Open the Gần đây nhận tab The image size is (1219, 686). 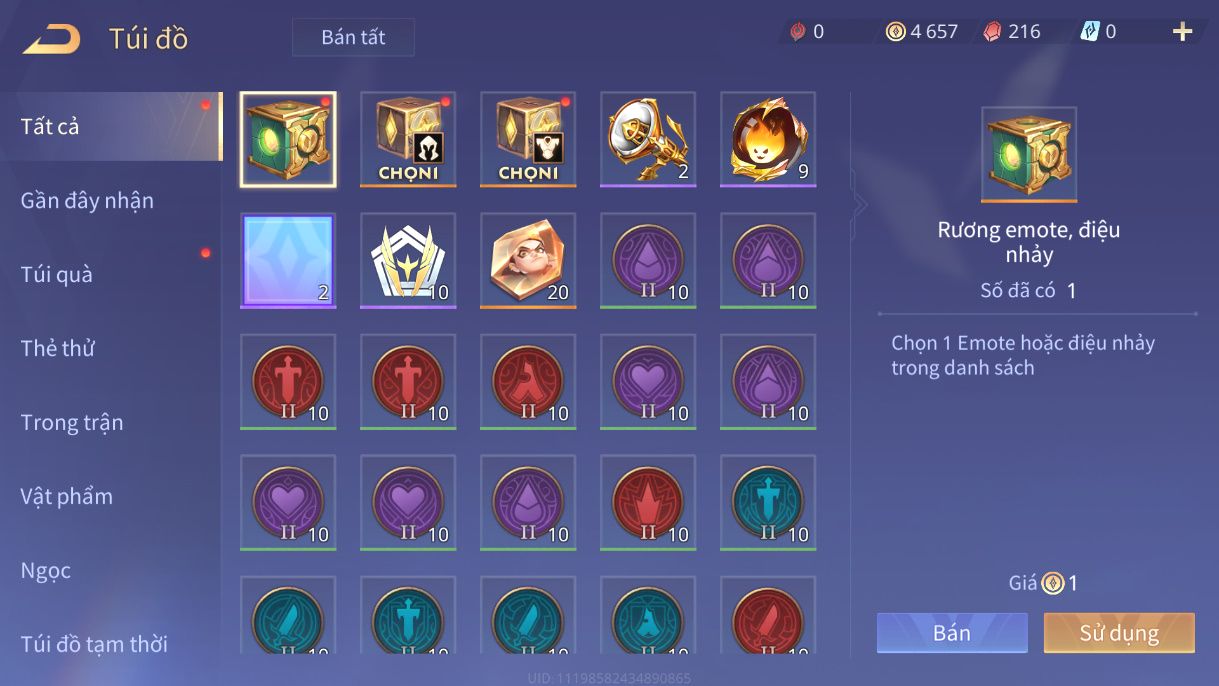click(87, 201)
